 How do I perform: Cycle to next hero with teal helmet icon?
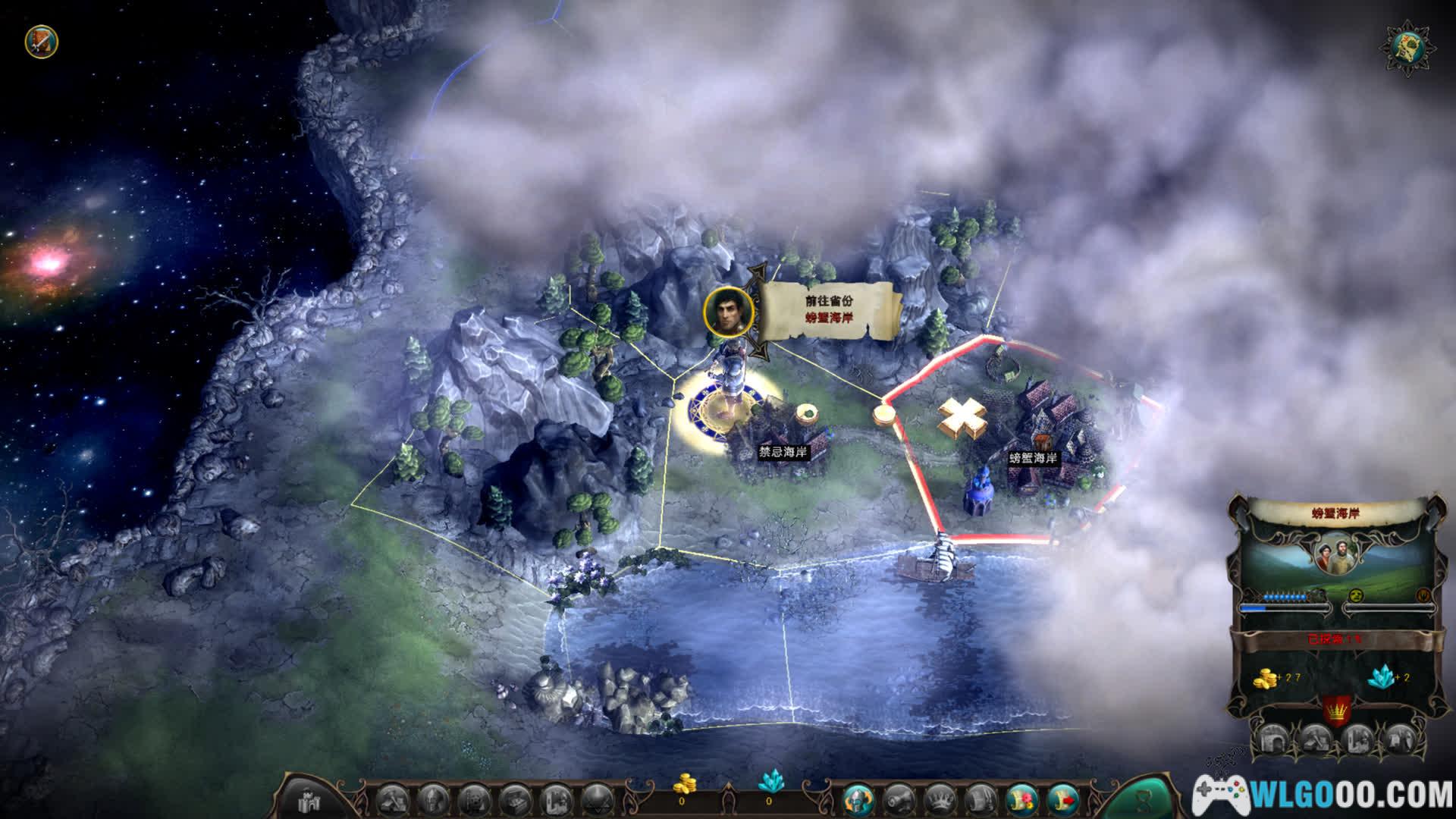click(x=857, y=799)
